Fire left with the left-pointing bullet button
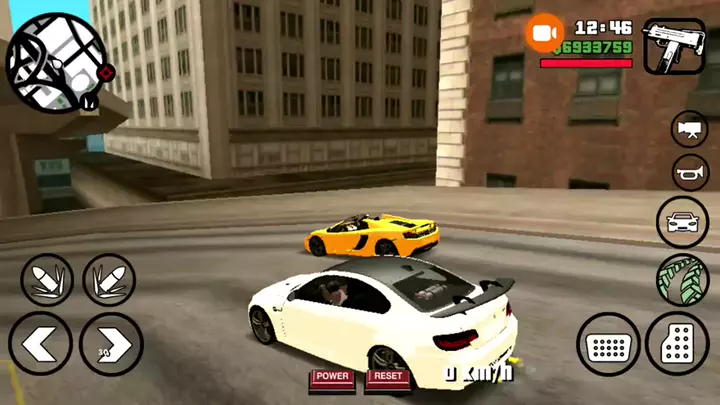Image resolution: width=720 pixels, height=405 pixels. (x=47, y=280)
